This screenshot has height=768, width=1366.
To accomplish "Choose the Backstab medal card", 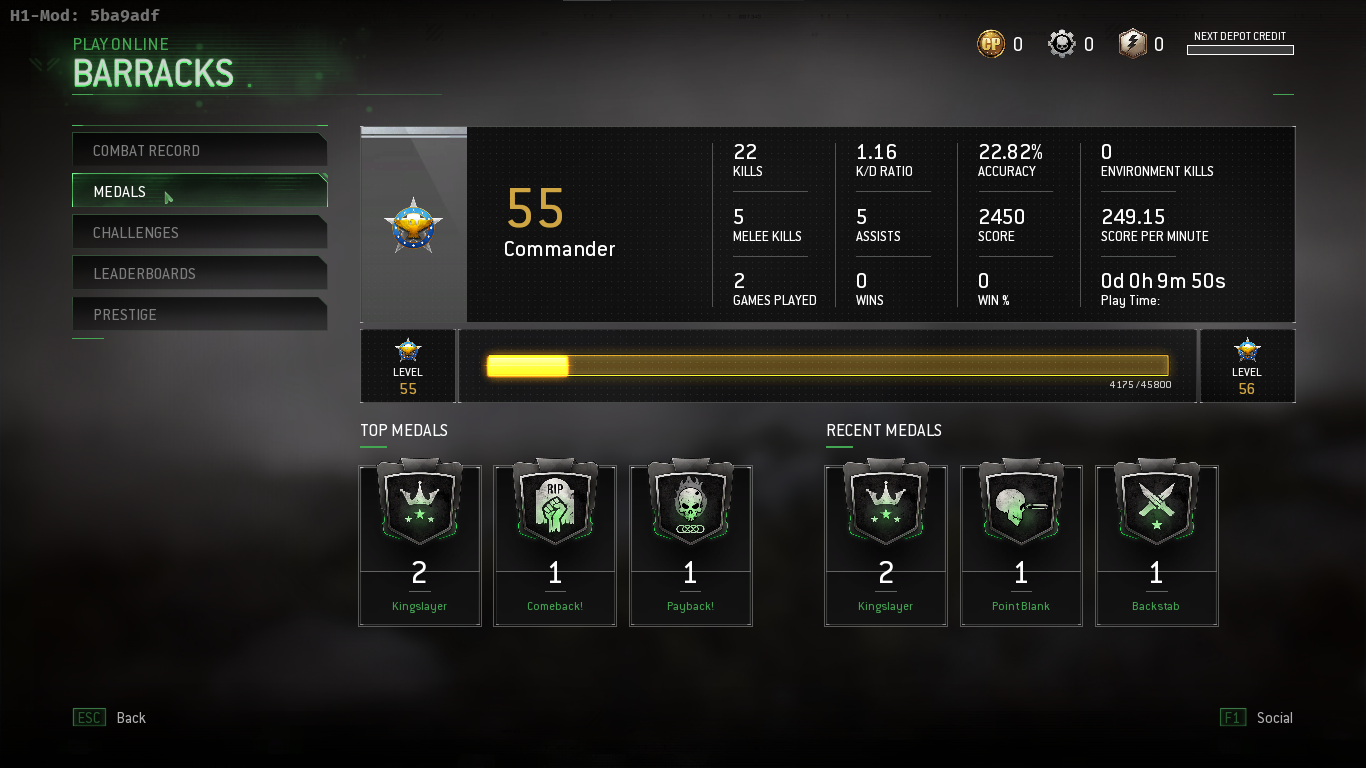I will click(1157, 545).
